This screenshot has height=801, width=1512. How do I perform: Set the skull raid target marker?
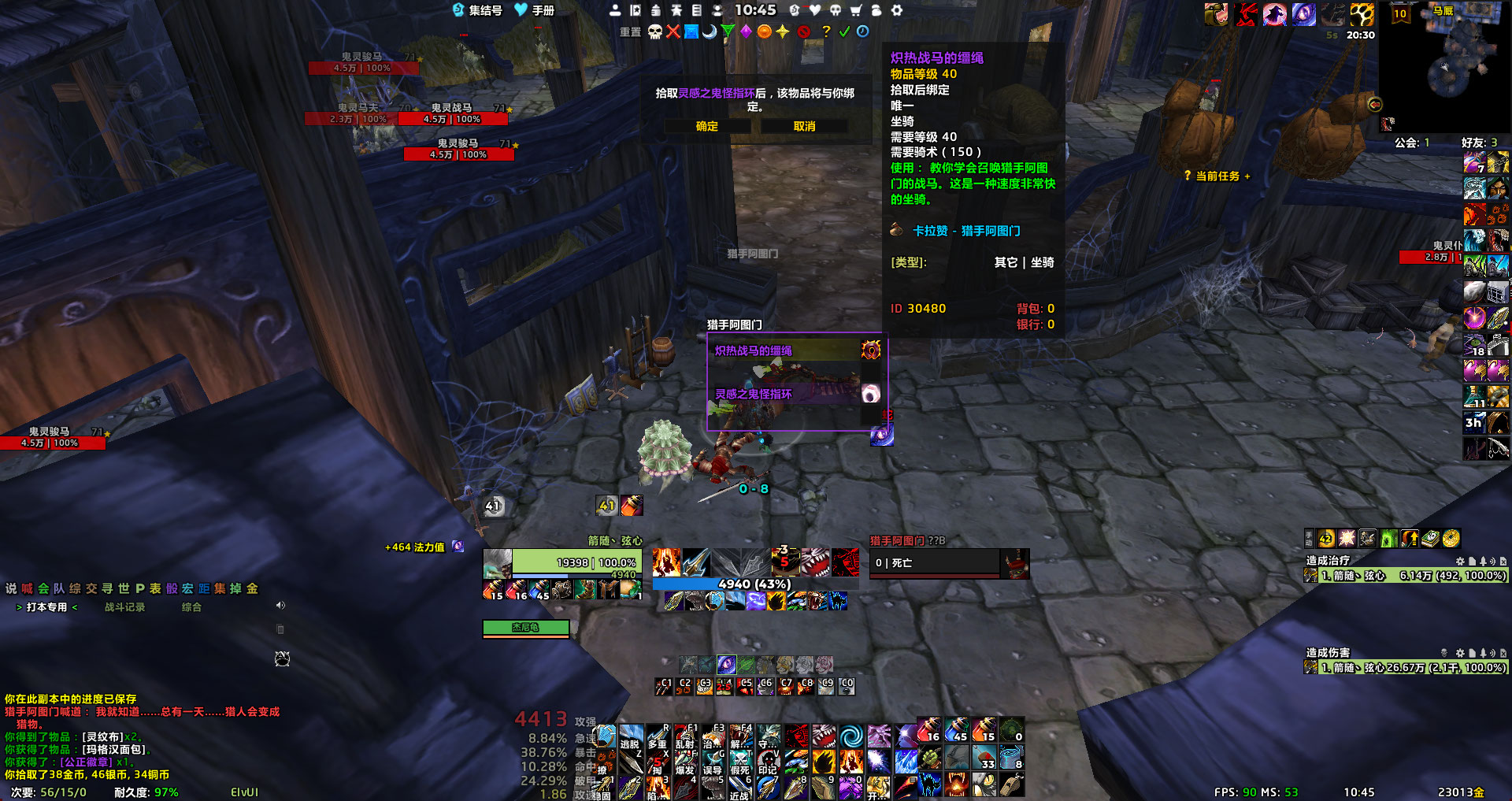click(x=654, y=32)
